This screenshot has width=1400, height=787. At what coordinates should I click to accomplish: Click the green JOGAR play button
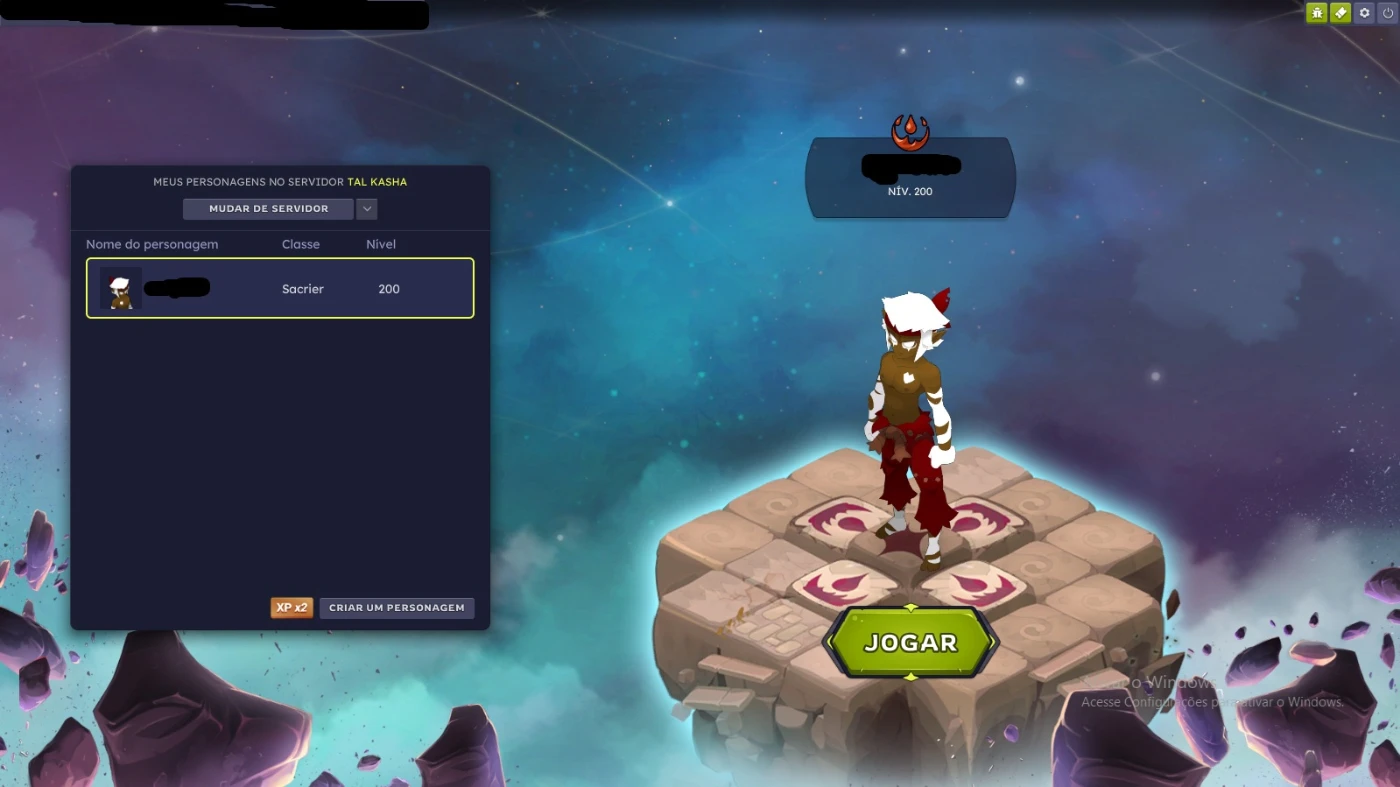pos(910,643)
